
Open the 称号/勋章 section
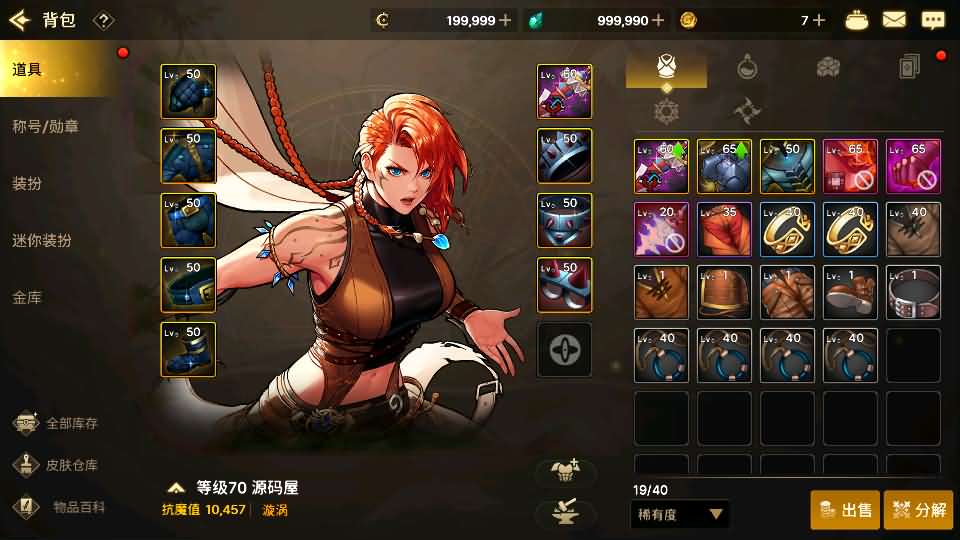[45, 127]
